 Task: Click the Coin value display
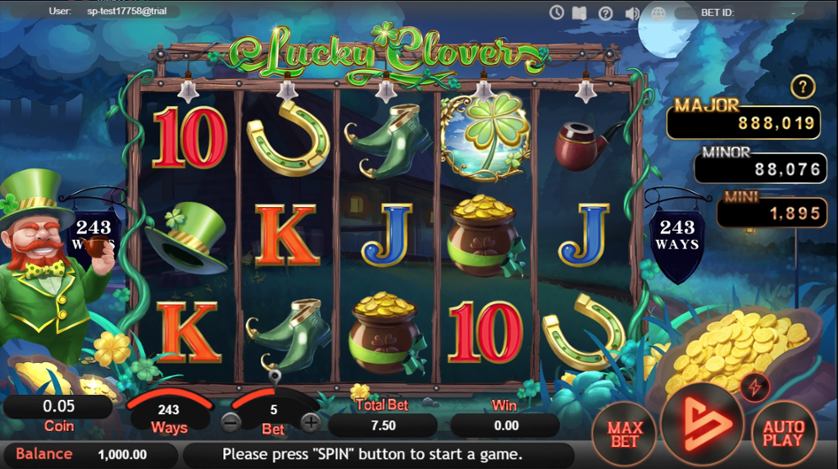pos(57,408)
